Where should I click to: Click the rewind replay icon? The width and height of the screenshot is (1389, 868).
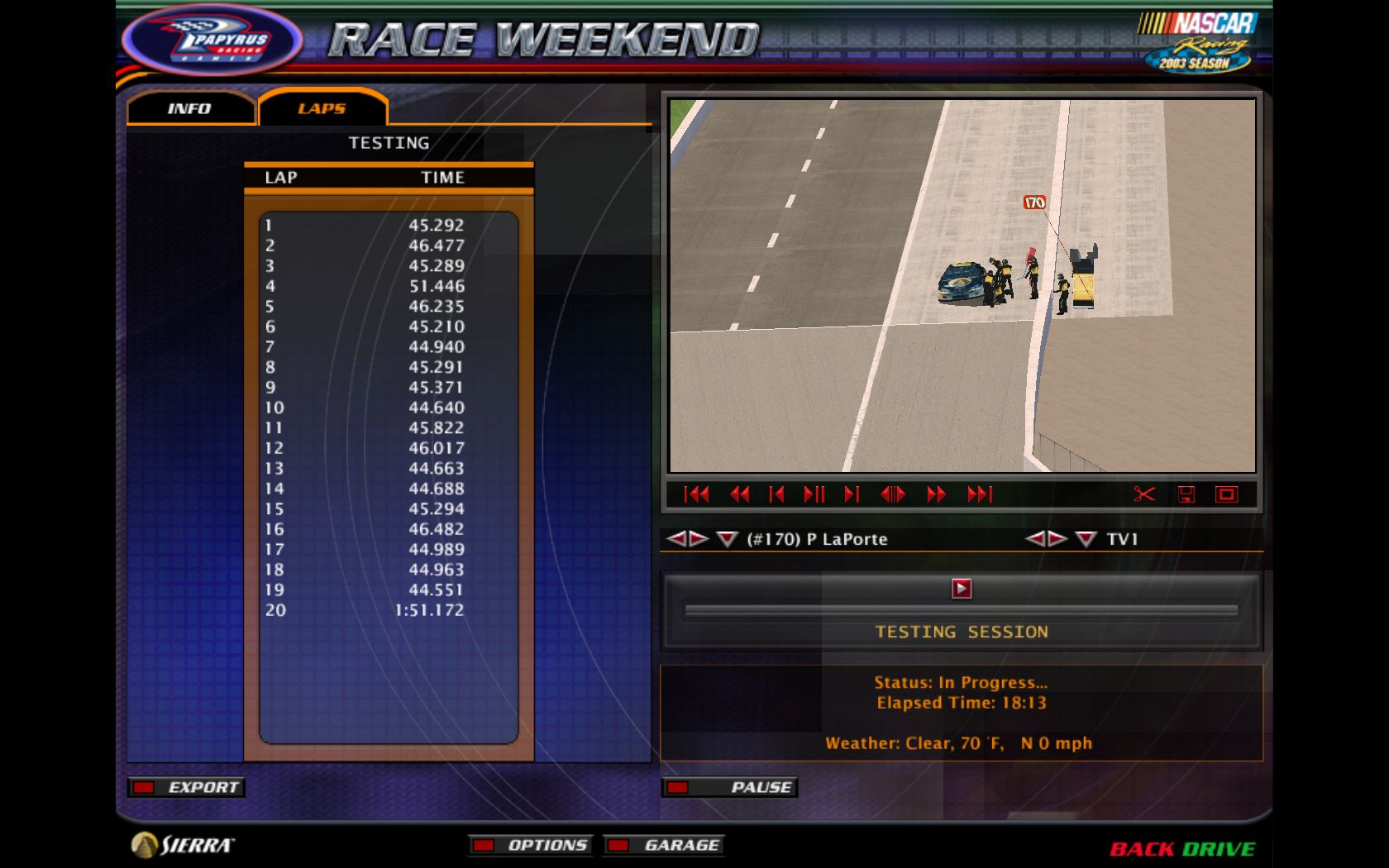(739, 494)
